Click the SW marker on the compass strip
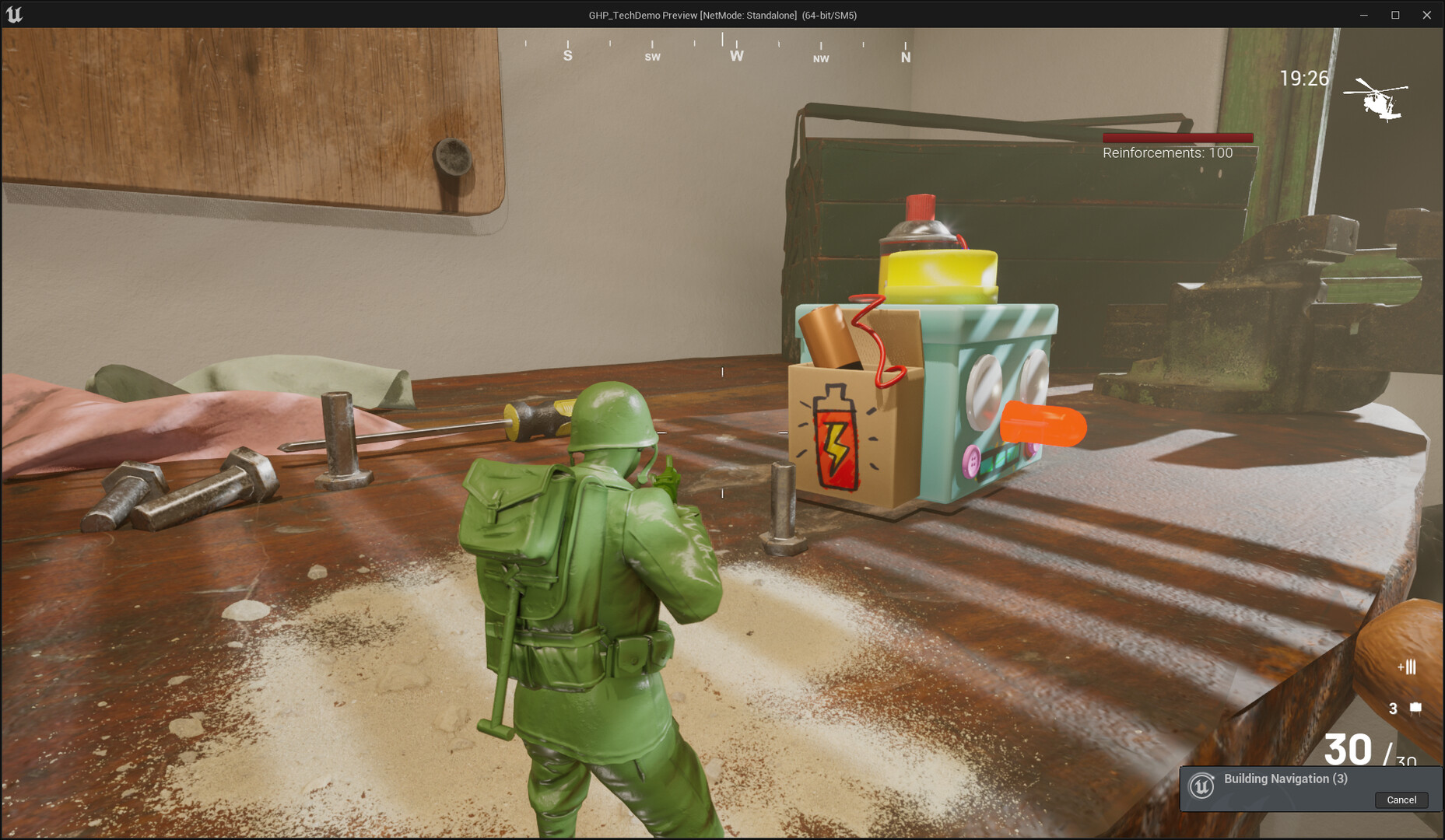 pyautogui.click(x=652, y=57)
